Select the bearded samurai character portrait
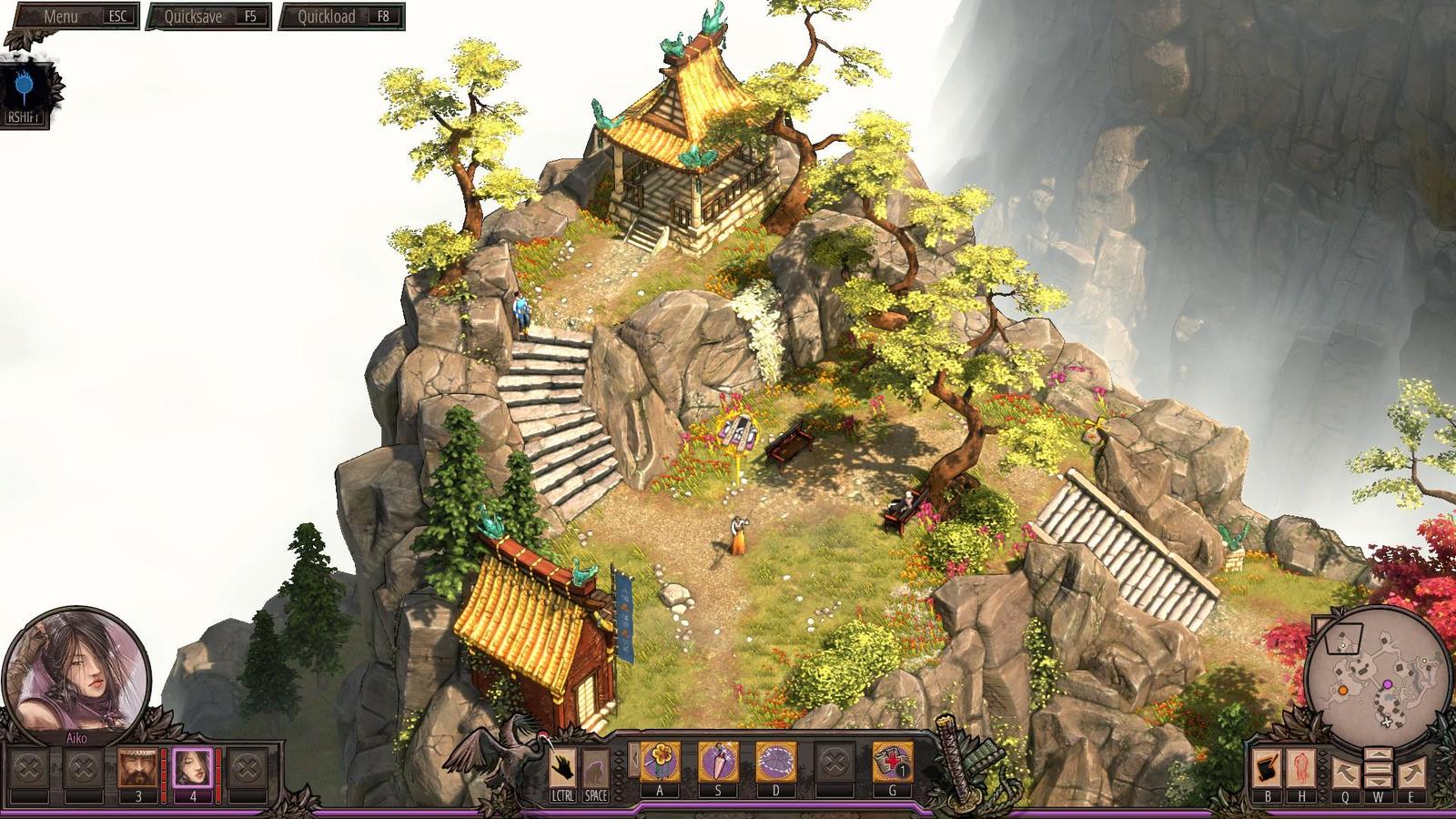The height and width of the screenshot is (819, 1456). pyautogui.click(x=138, y=767)
